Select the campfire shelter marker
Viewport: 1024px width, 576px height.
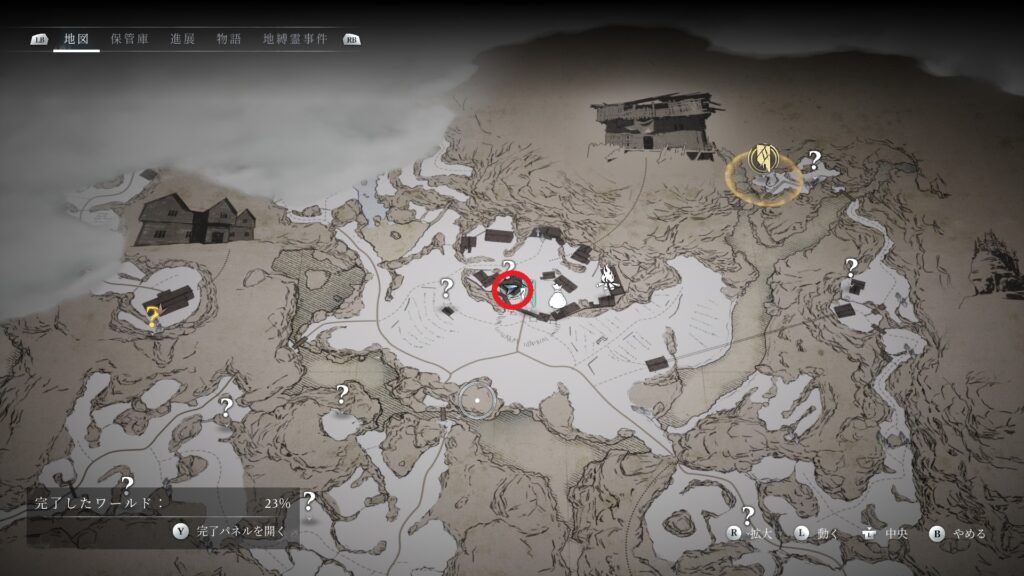point(606,277)
